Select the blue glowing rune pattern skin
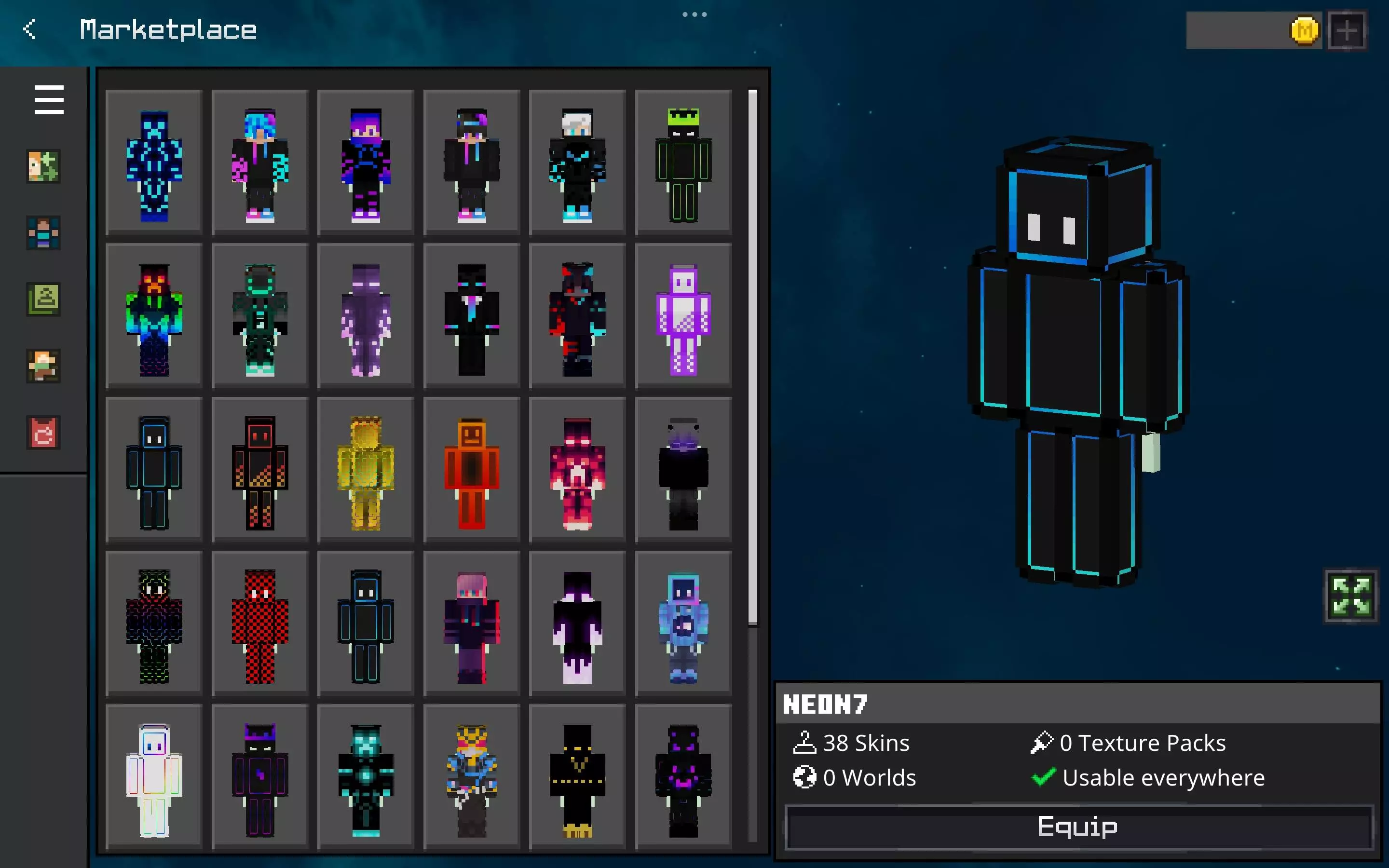Image resolution: width=1389 pixels, height=868 pixels. click(154, 163)
